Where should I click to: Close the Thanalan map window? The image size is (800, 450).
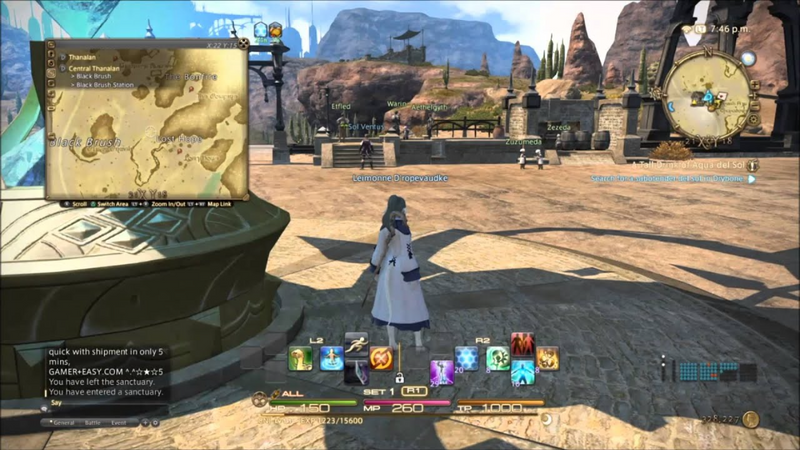[x=243, y=45]
